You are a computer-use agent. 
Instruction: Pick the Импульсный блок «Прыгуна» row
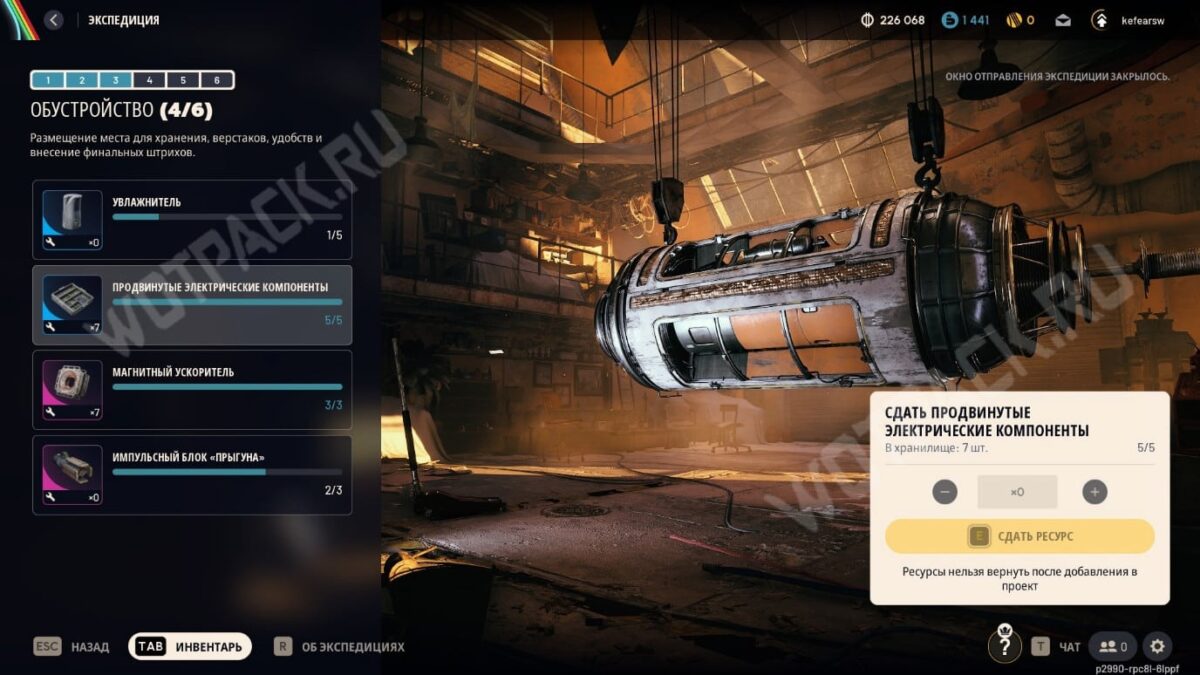pyautogui.click(x=192, y=474)
